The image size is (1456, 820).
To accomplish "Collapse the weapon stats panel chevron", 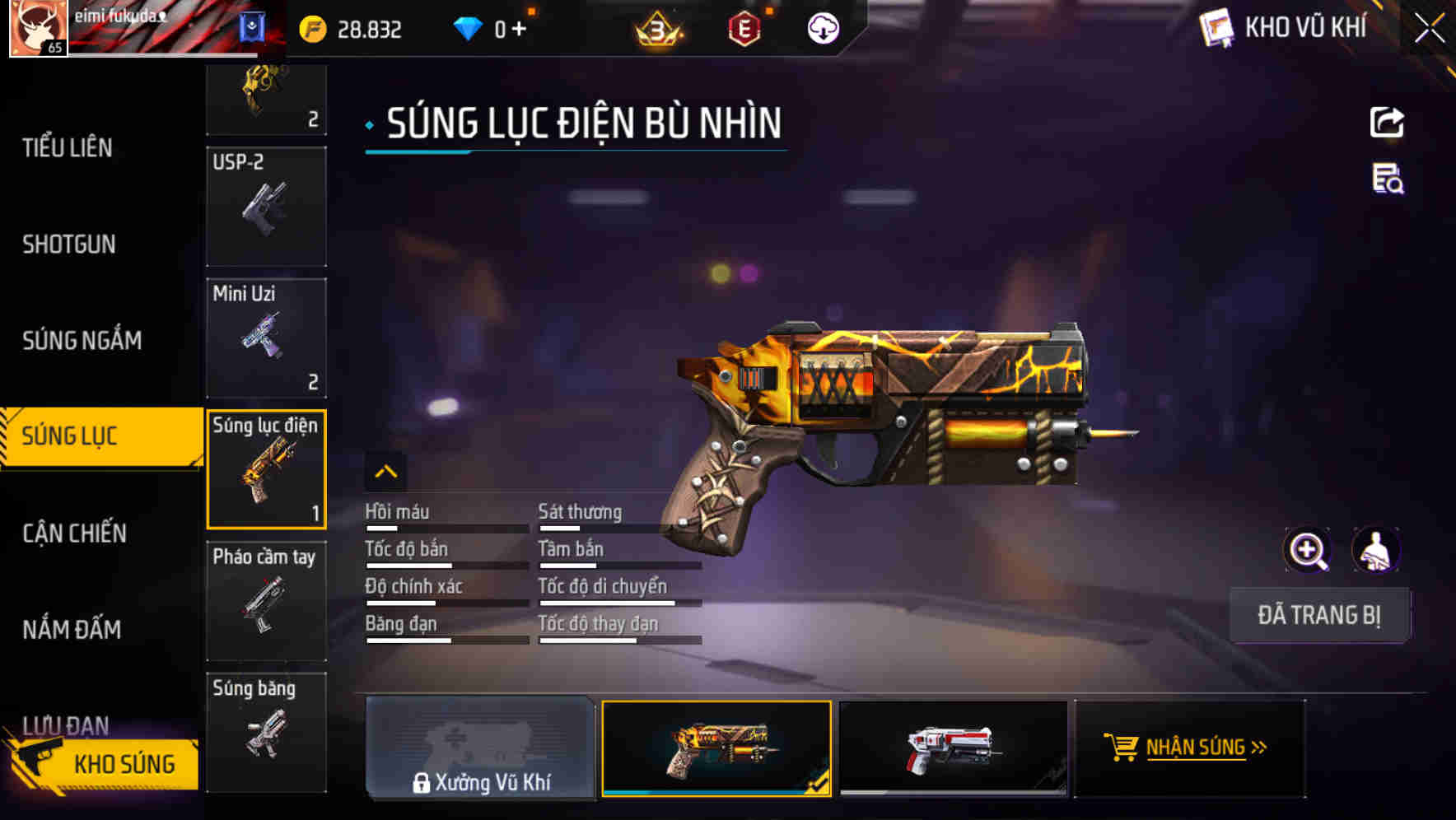I will tap(386, 473).
